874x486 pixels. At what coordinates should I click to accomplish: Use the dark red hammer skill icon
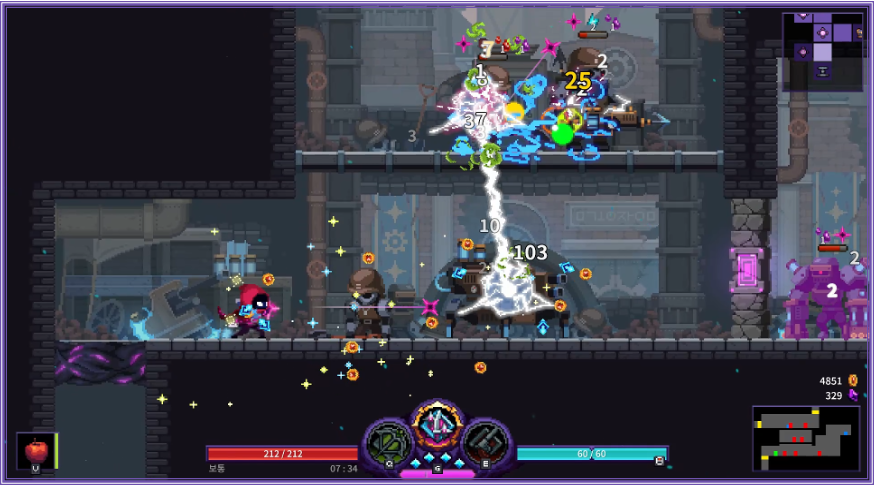click(x=486, y=443)
